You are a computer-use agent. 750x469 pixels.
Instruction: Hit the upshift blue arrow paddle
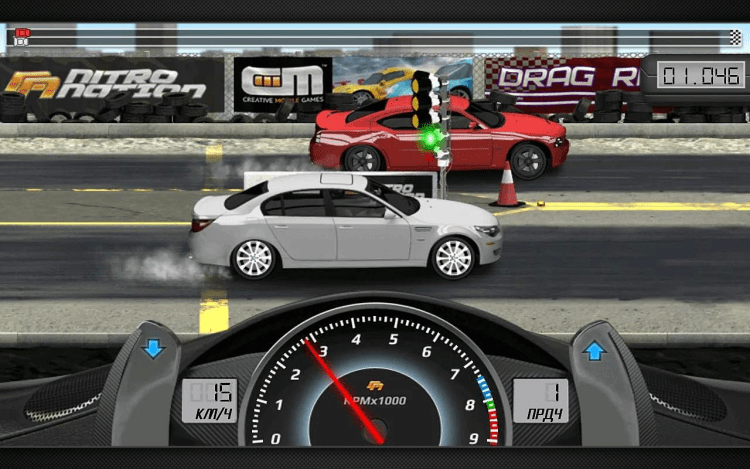594,350
